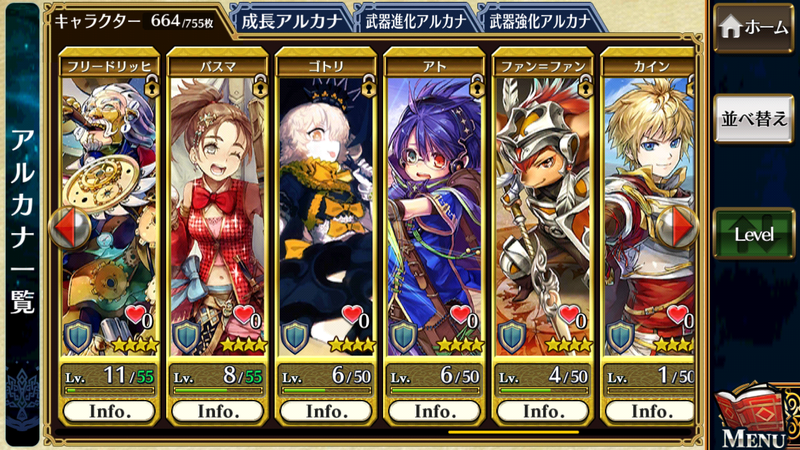Viewport: 800px width, 450px height.
Task: Click the right page arrow
Action: click(676, 227)
